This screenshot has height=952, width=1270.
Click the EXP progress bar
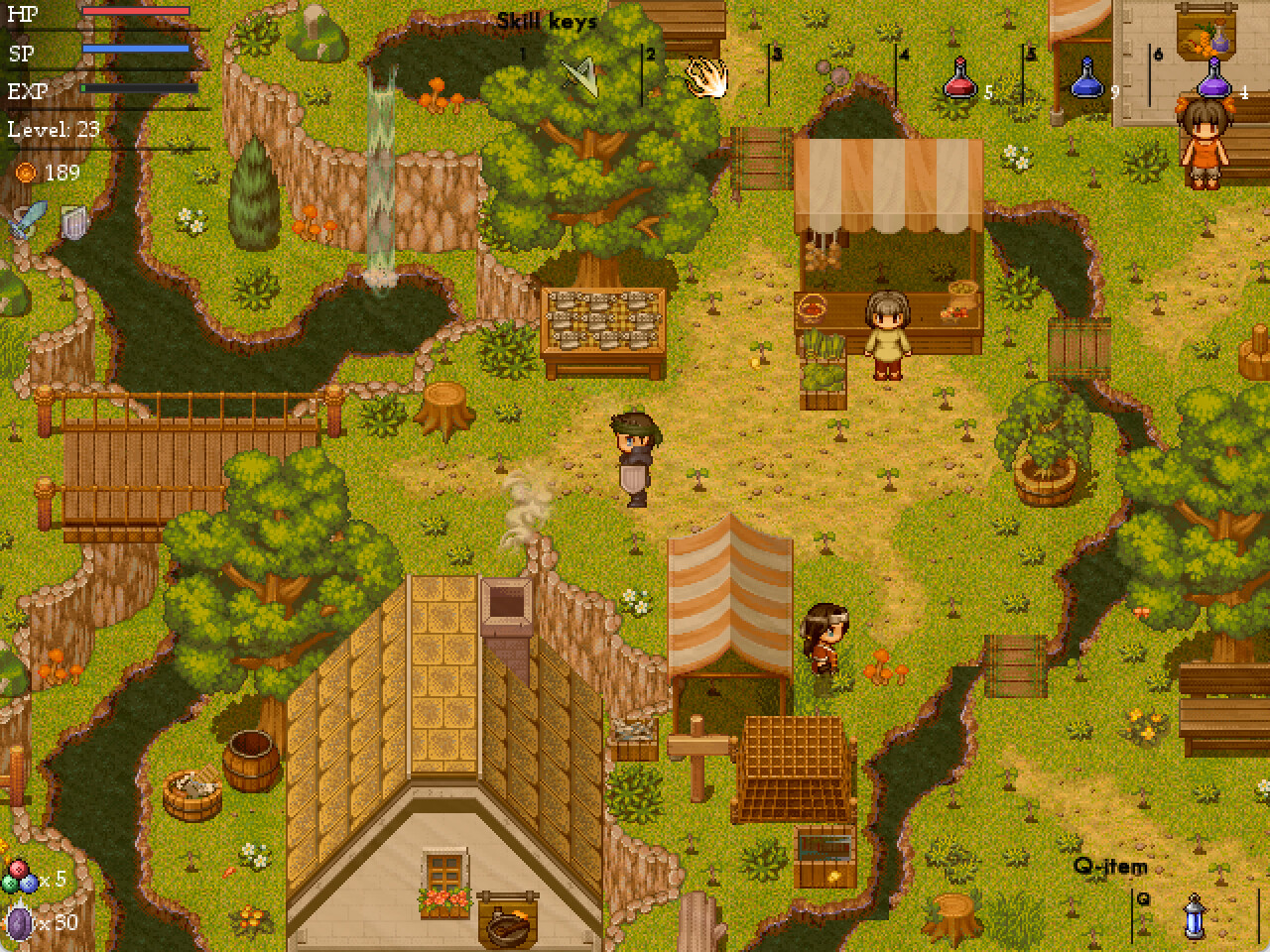[139, 87]
